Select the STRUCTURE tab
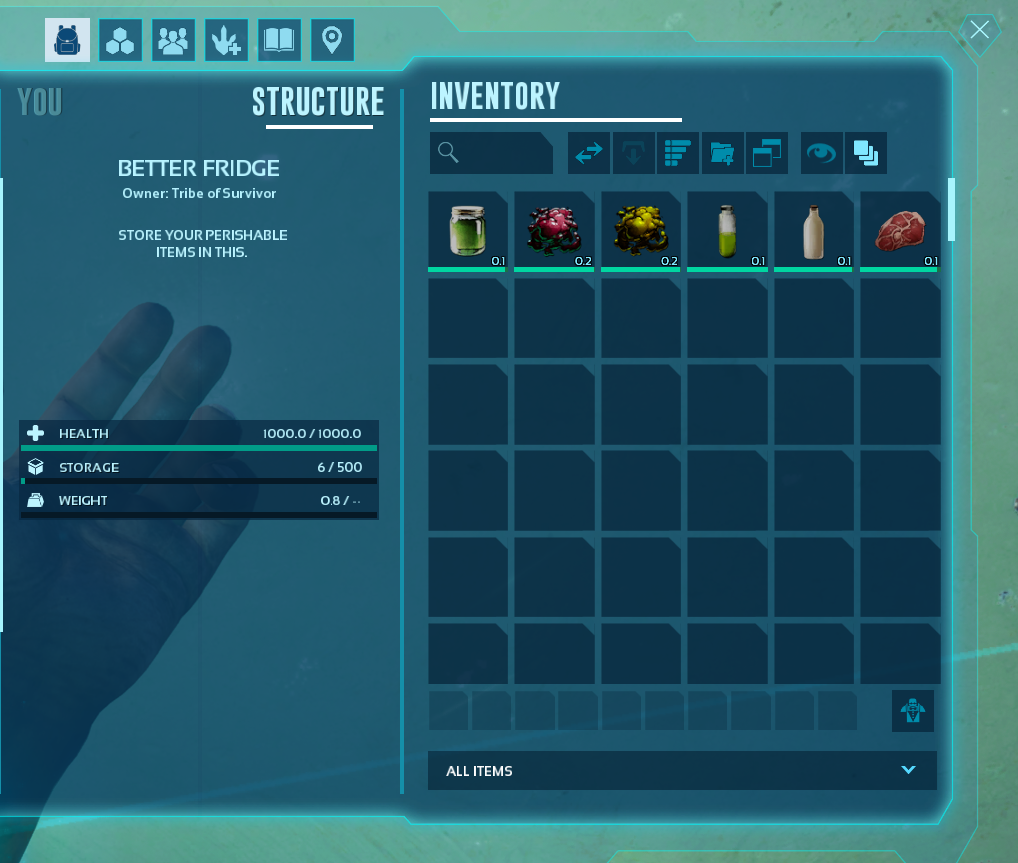Screen dimensions: 1018x863 tap(318, 102)
